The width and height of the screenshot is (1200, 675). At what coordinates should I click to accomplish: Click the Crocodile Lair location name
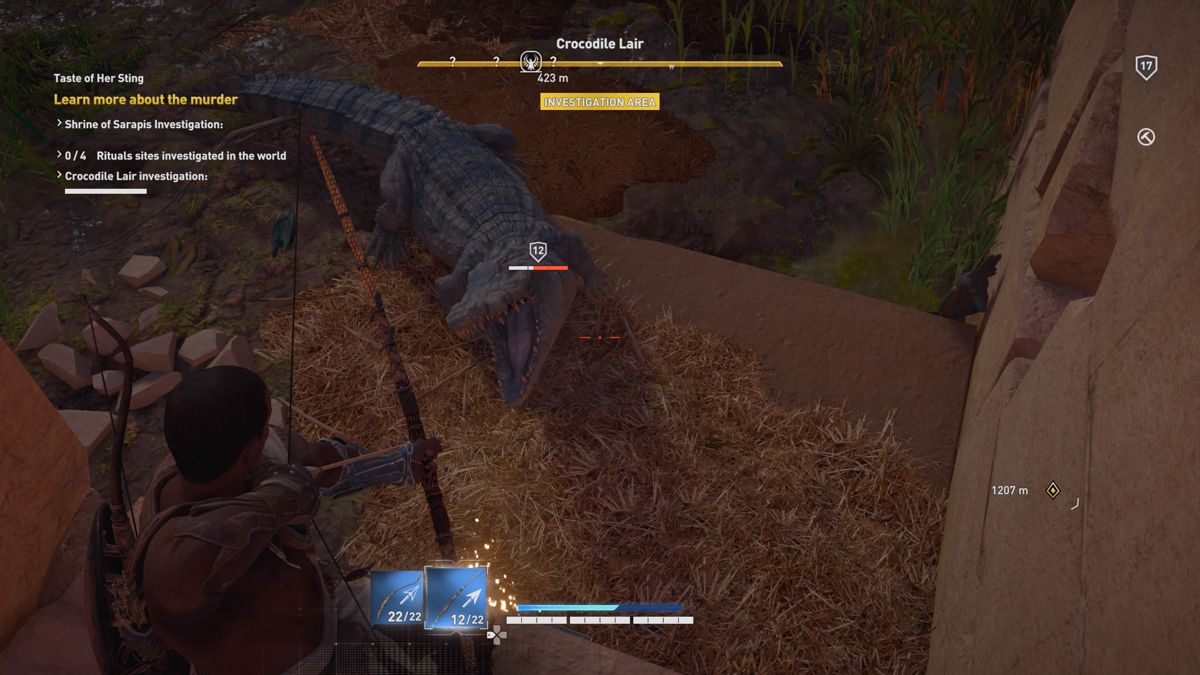(600, 44)
